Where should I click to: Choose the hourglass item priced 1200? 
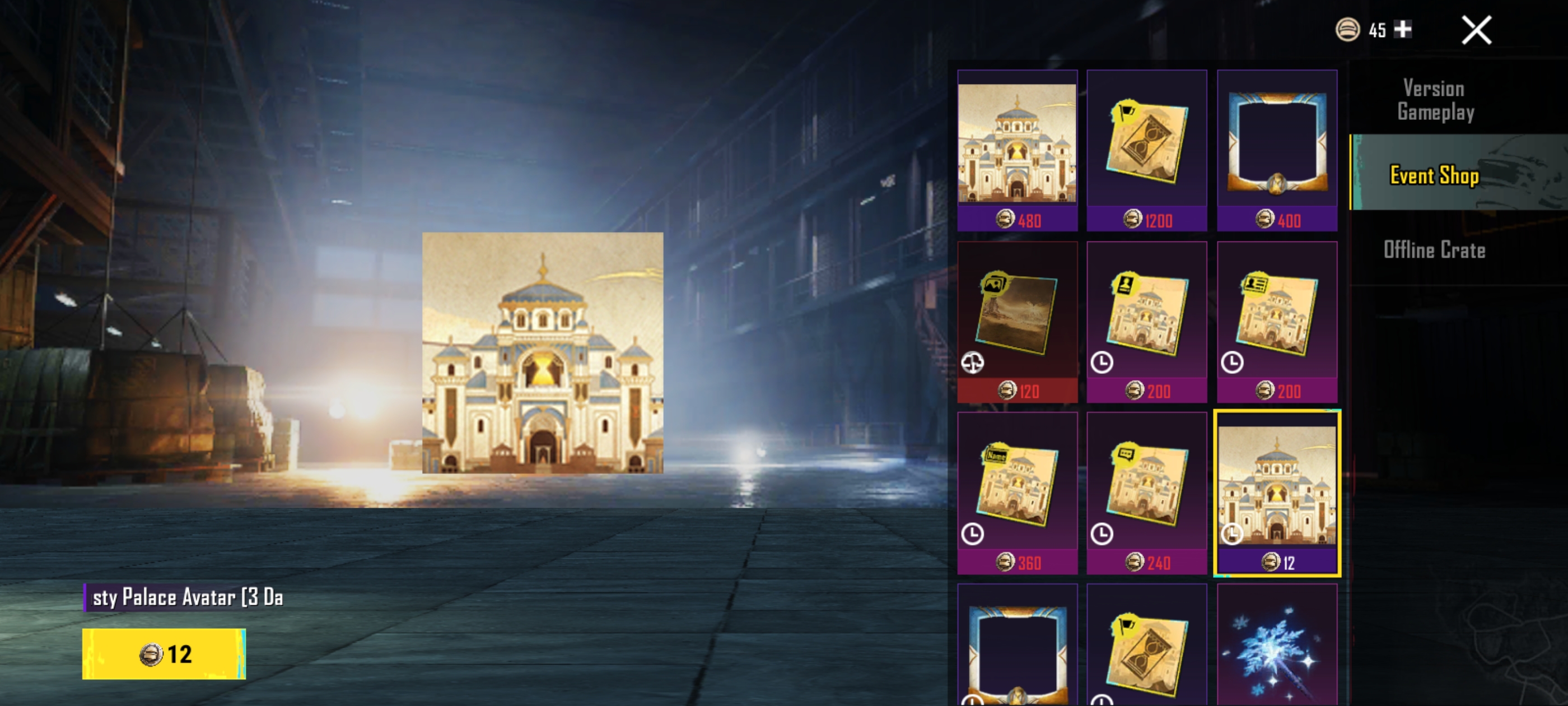(1147, 151)
